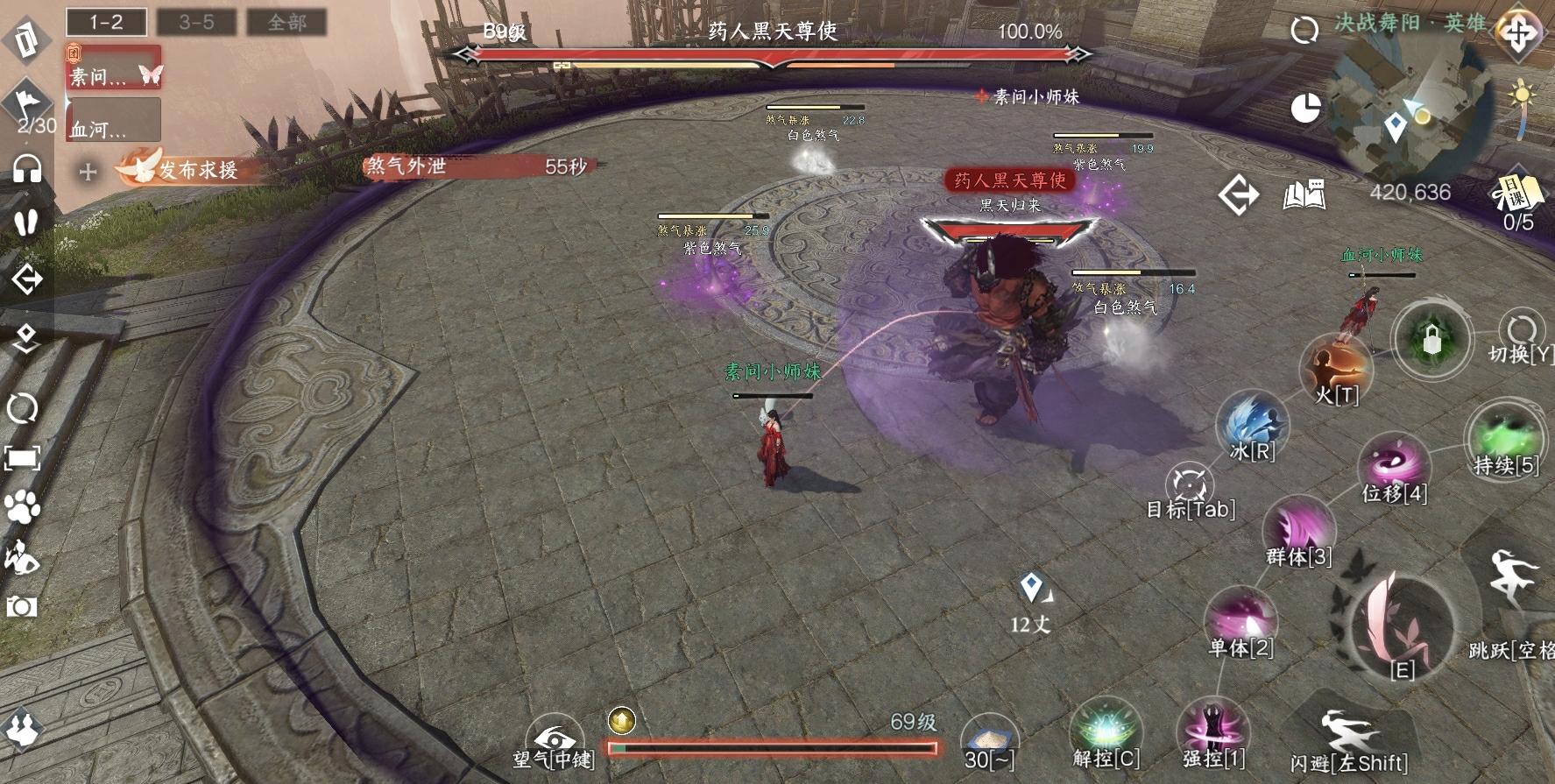1555x784 pixels.
Task: Show the 全部 team tab
Action: click(x=286, y=22)
